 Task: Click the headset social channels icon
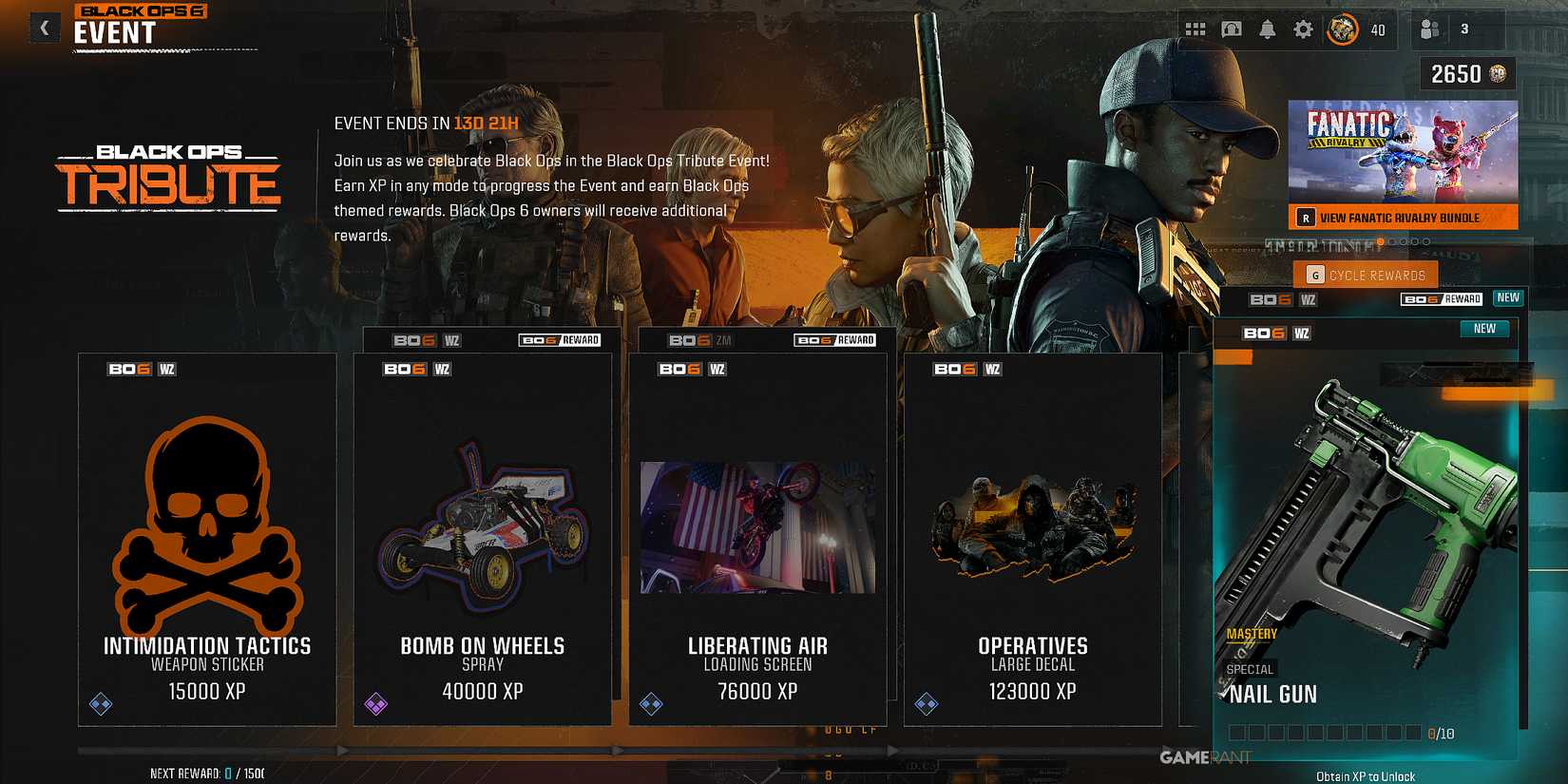point(1232,29)
